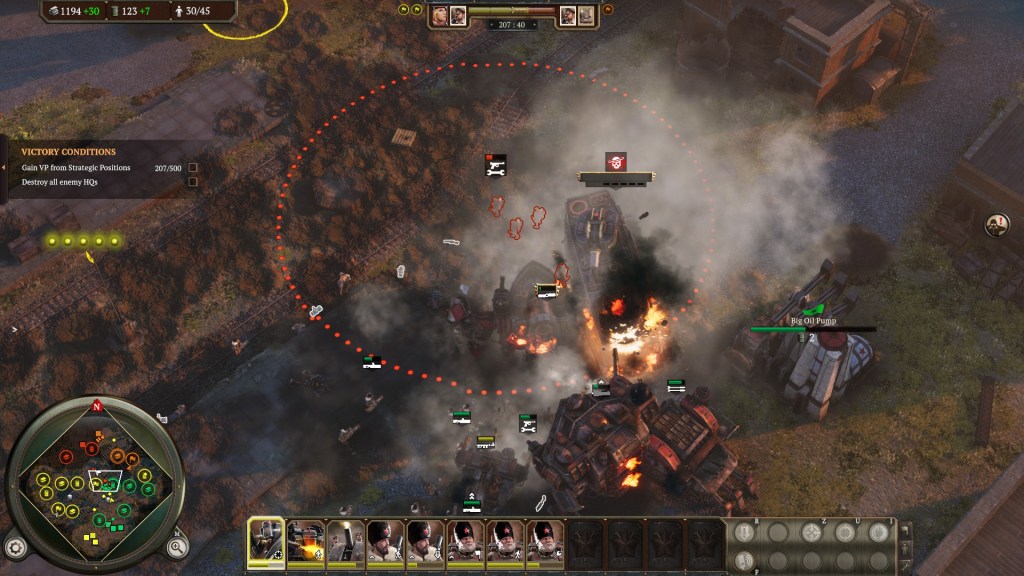Click the minimap magnifier zoom button

click(x=176, y=547)
